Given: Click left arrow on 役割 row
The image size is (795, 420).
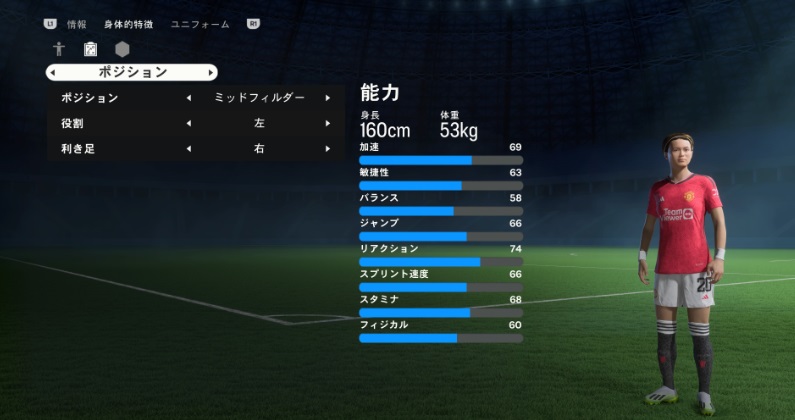Looking at the screenshot, I should [x=189, y=123].
